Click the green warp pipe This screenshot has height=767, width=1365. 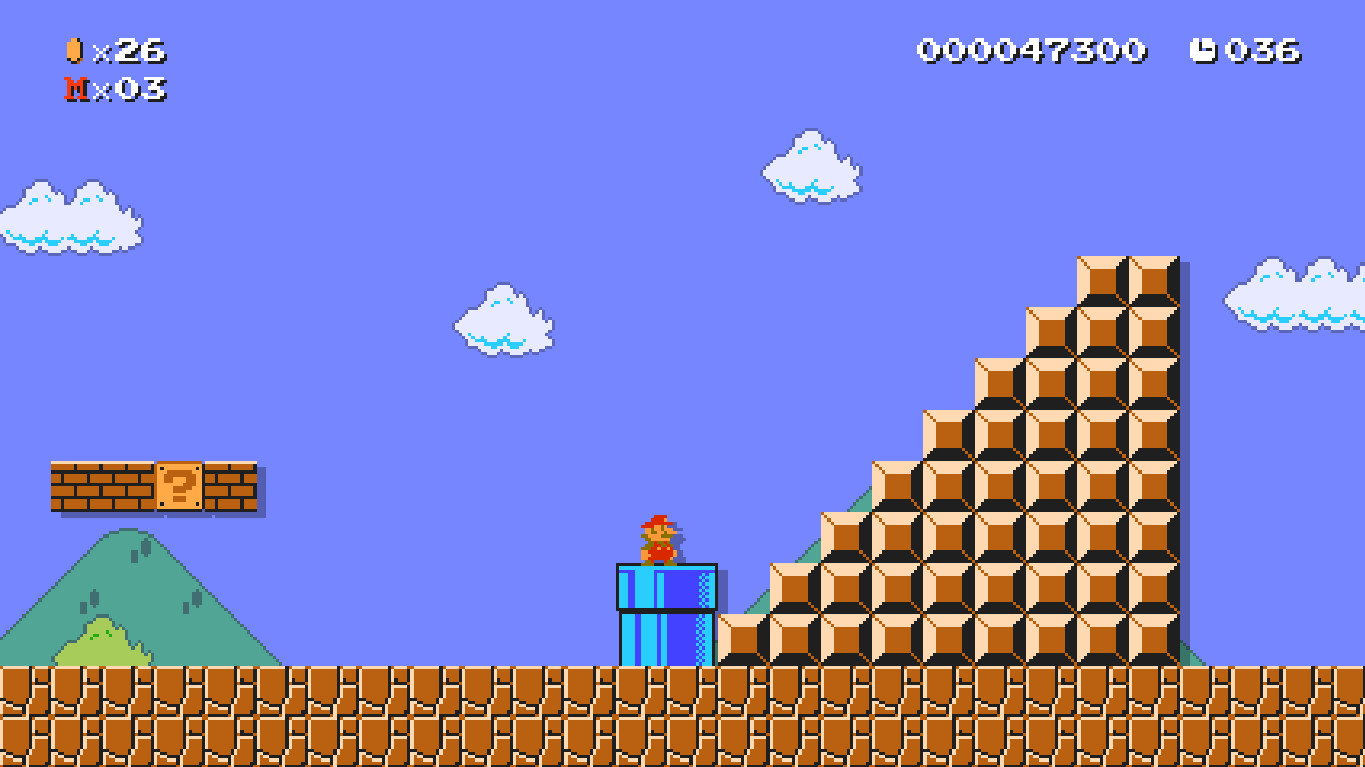[x=666, y=615]
